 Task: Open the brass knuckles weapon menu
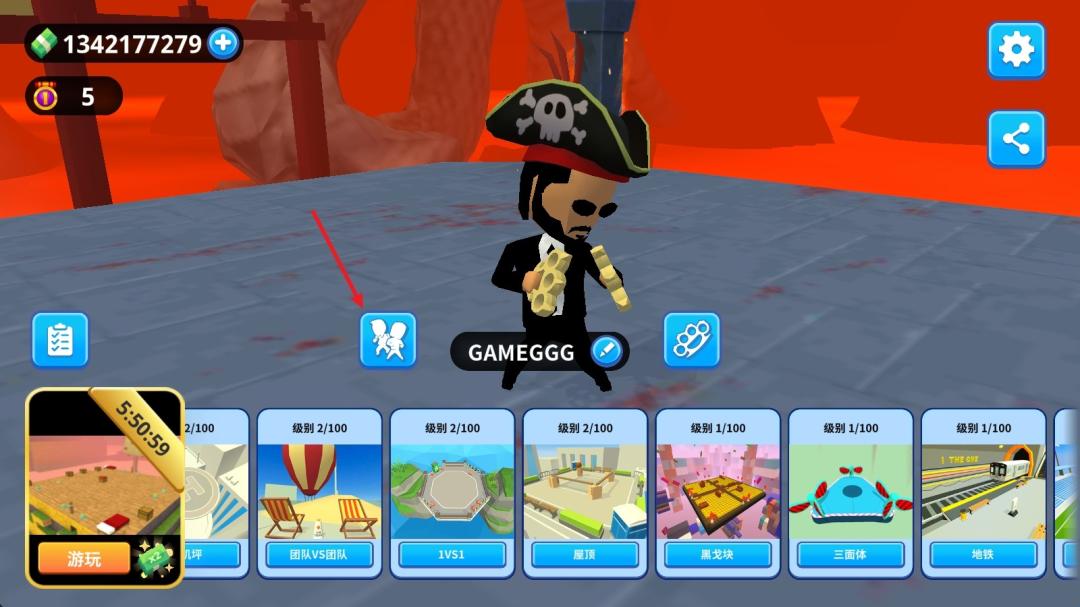(x=692, y=340)
